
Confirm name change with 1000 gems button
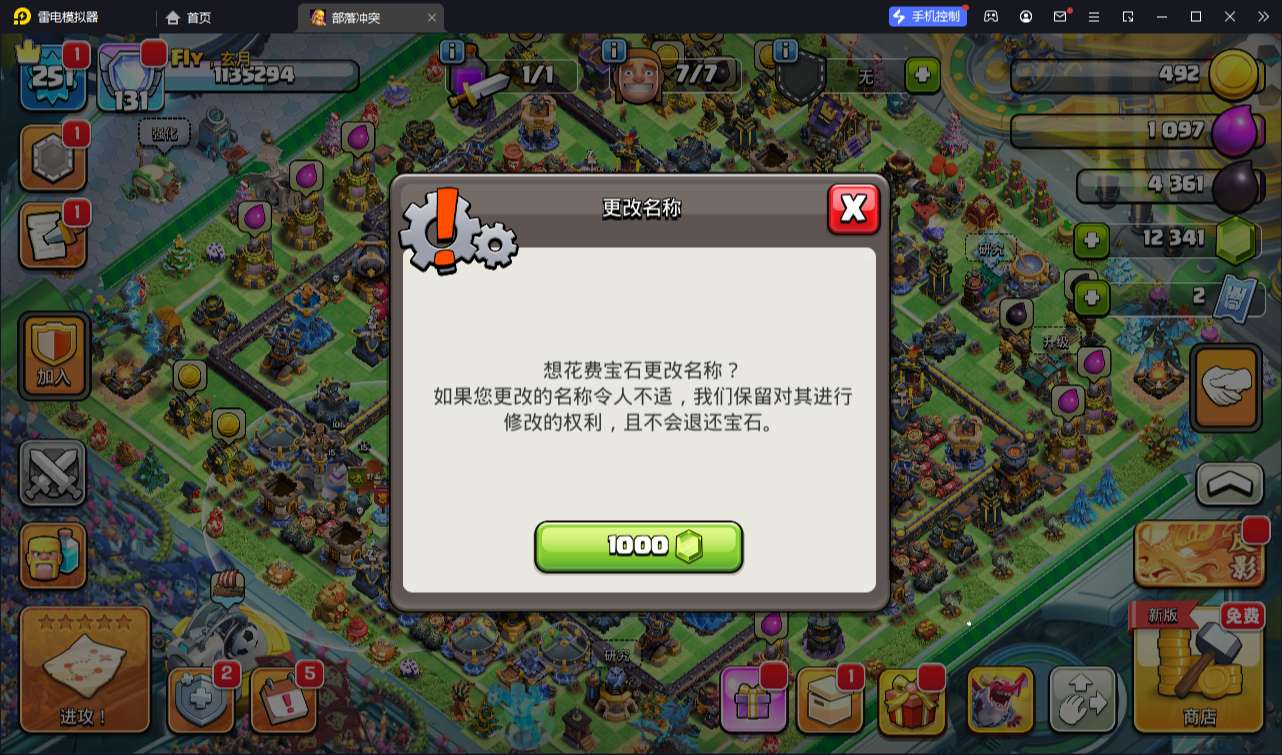point(638,546)
